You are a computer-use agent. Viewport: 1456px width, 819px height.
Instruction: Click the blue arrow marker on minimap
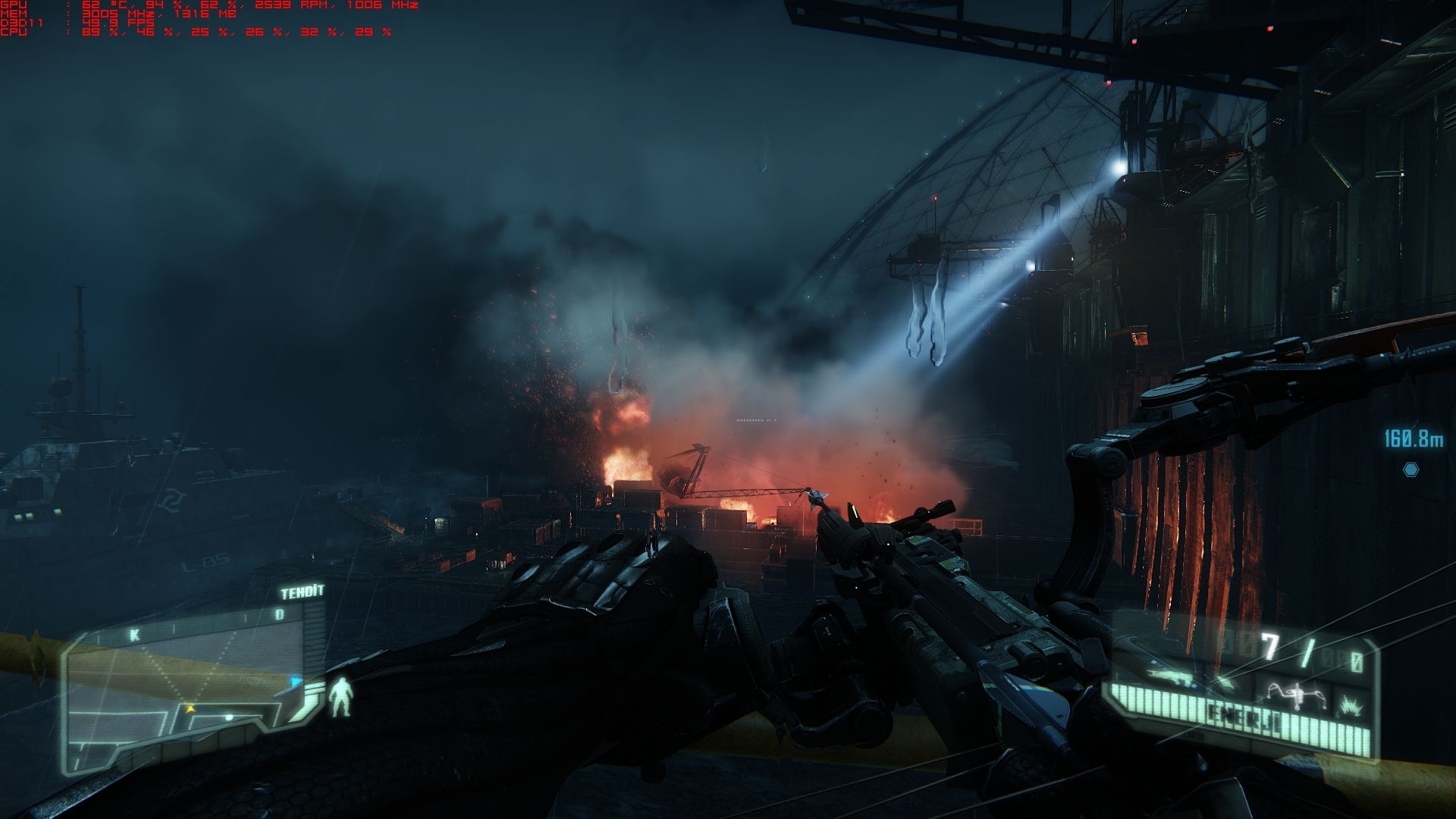295,682
